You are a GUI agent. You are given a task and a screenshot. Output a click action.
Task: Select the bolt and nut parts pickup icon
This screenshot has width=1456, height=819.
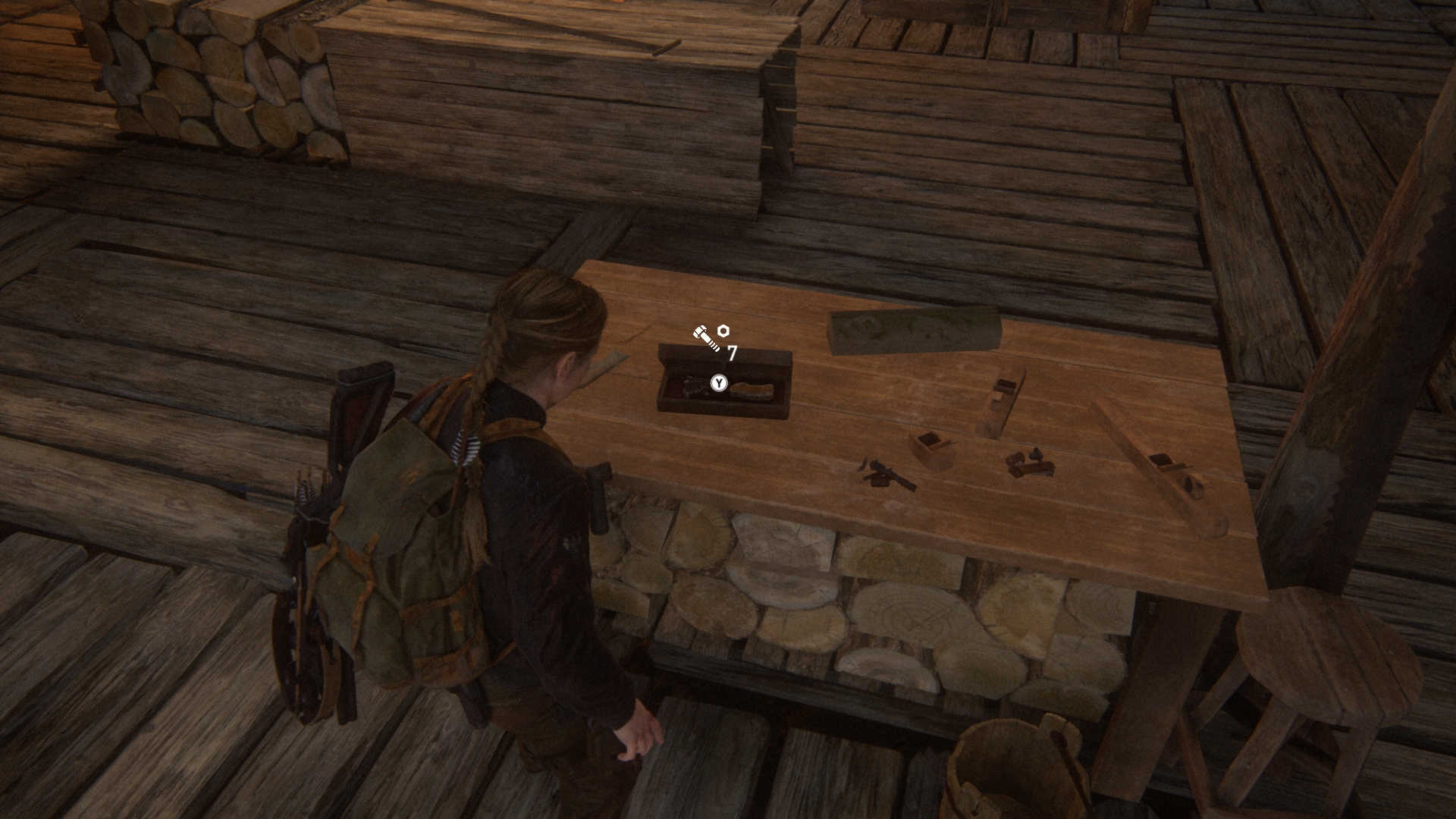711,337
